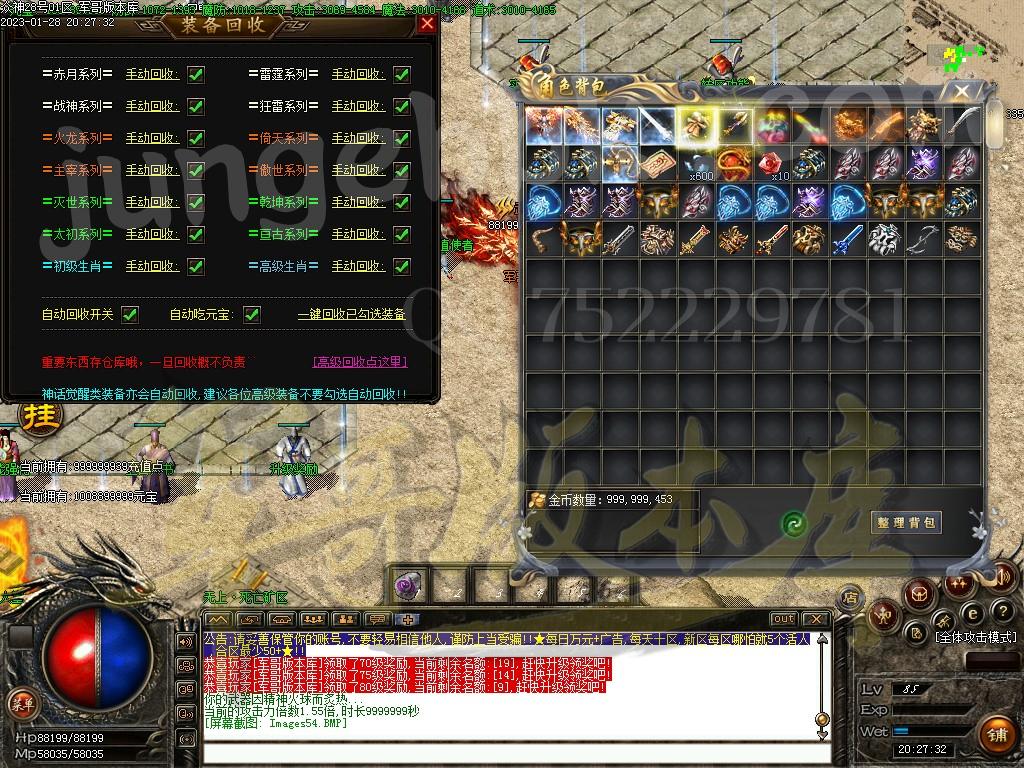This screenshot has height=768, width=1024.
Task: Select the blue sword in the bag
Action: pos(848,239)
